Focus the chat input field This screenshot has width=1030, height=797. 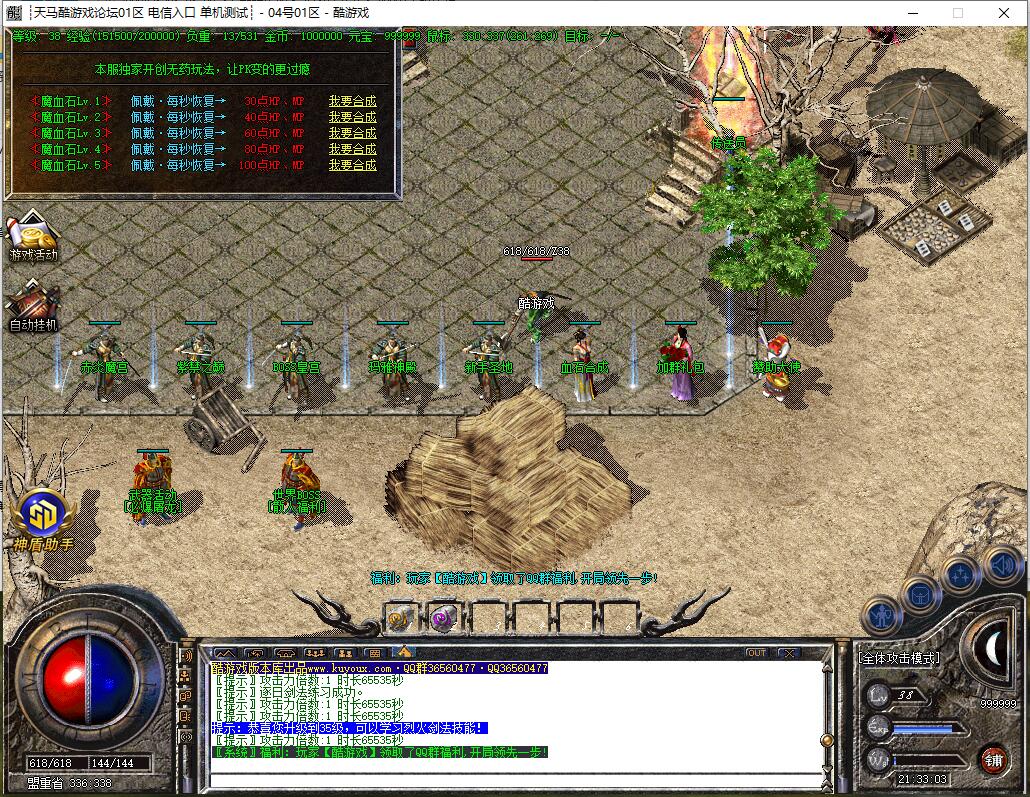point(510,780)
